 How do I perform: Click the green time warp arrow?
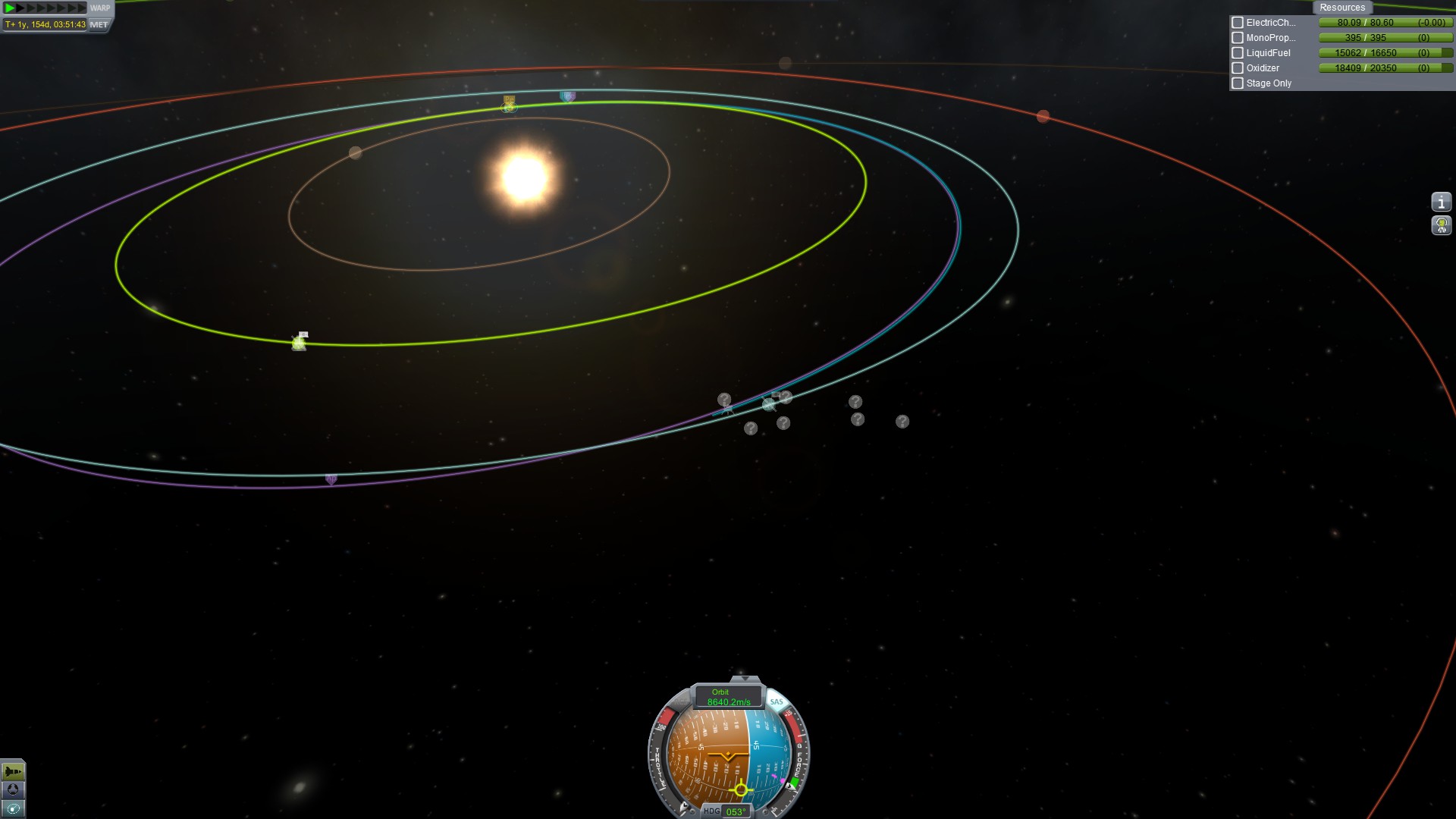tap(9, 8)
